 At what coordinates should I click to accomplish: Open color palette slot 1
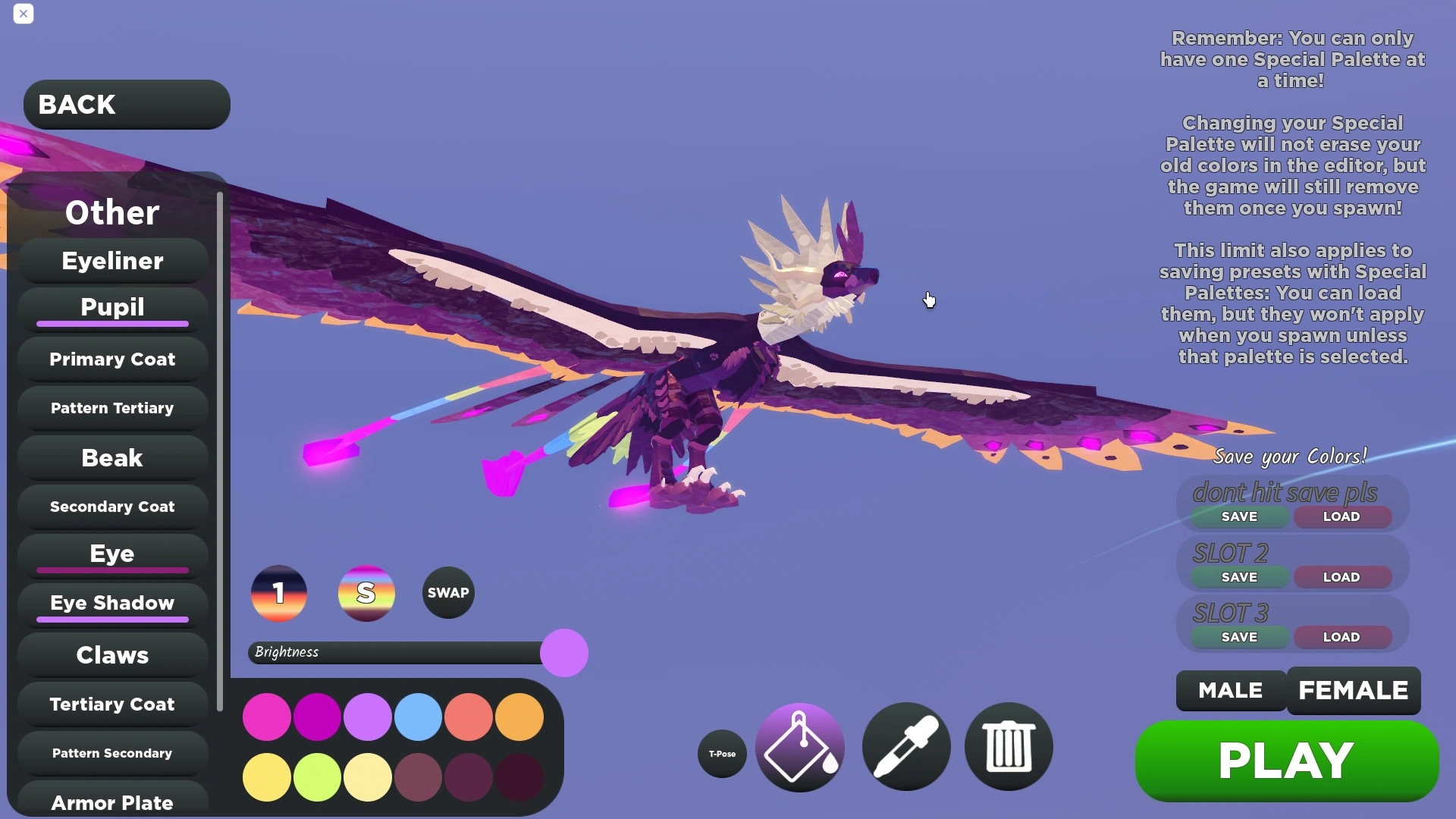tap(278, 593)
